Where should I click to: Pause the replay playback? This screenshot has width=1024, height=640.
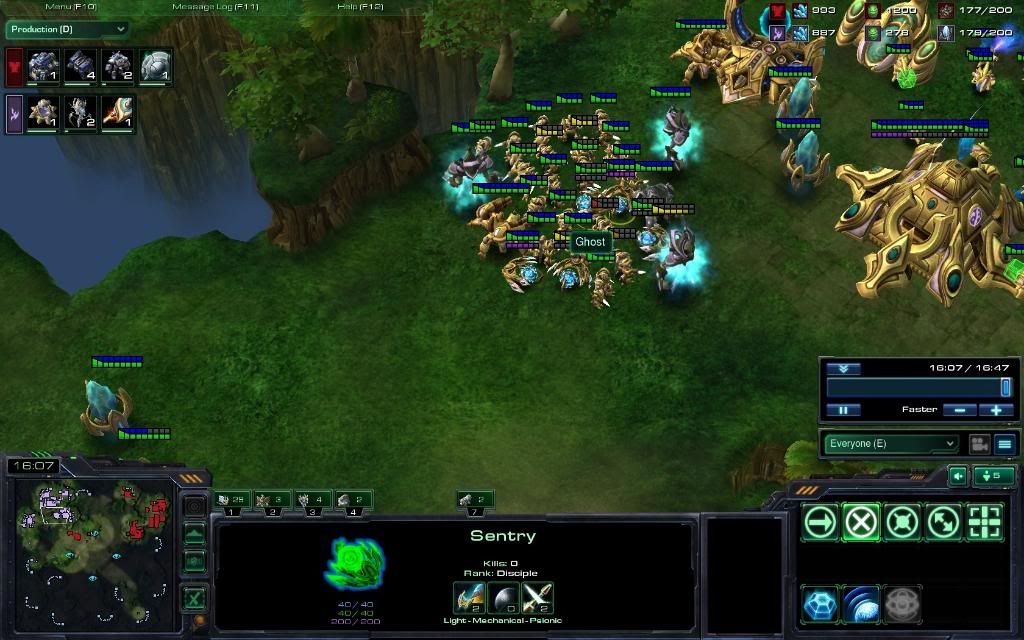tap(843, 410)
